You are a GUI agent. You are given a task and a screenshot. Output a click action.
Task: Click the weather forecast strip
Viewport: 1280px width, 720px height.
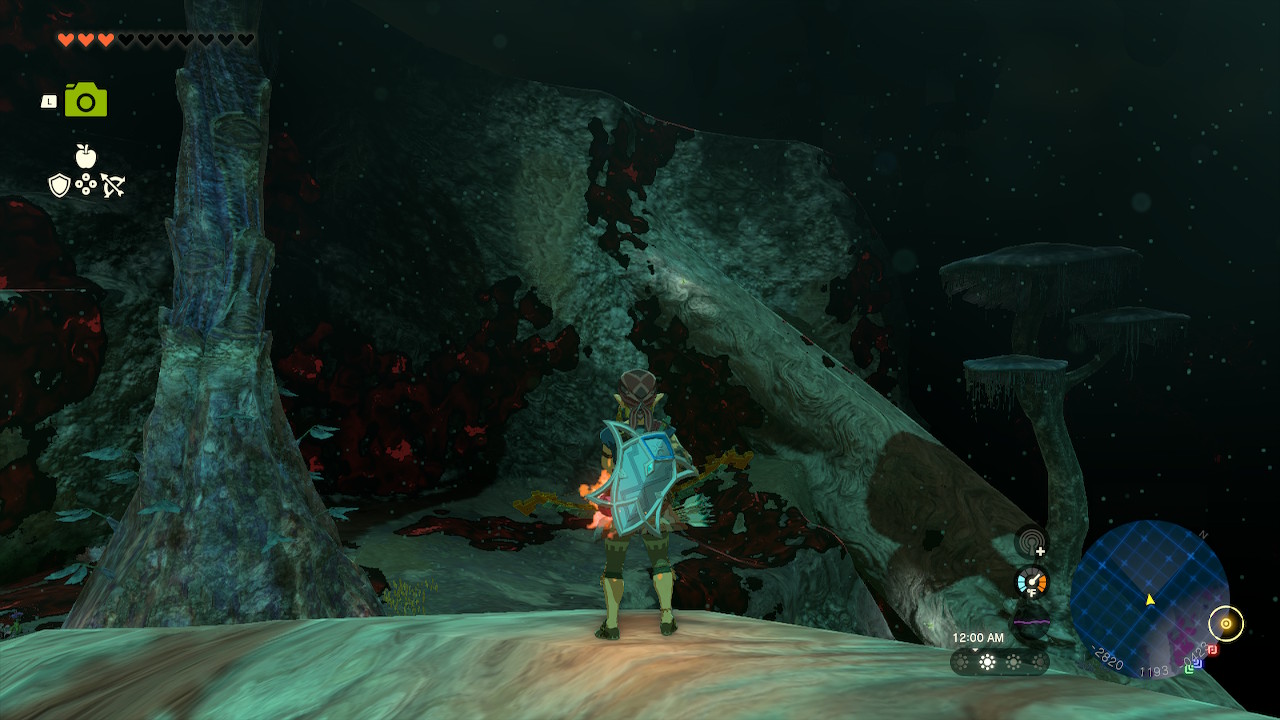999,662
